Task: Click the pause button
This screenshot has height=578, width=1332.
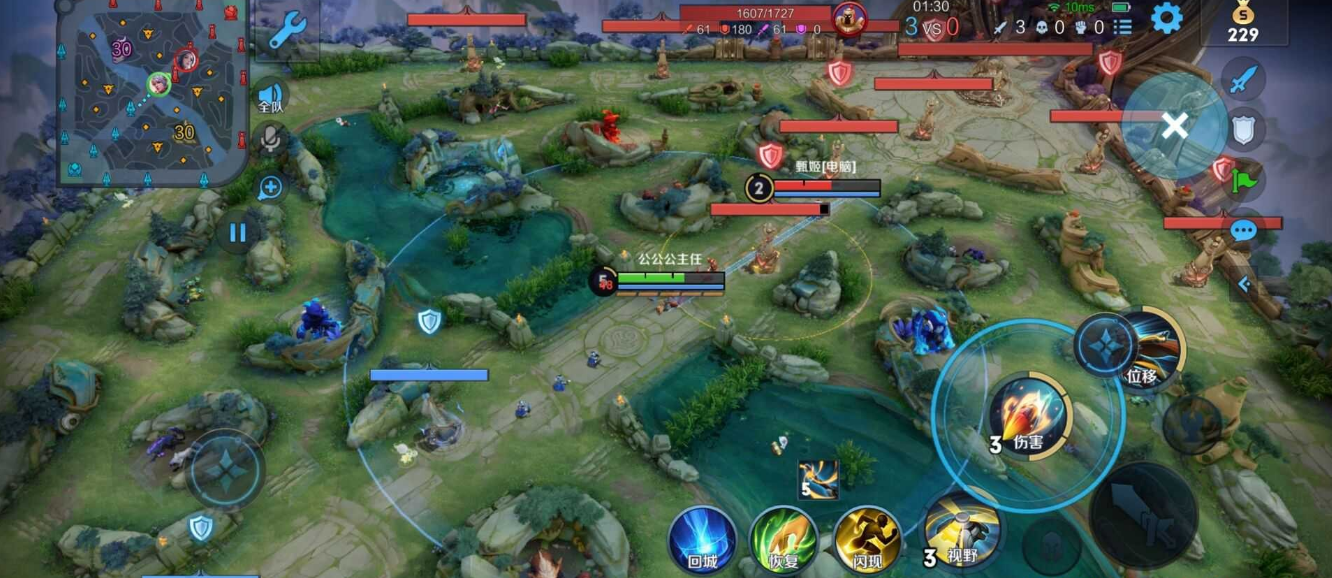Action: pos(237,234)
